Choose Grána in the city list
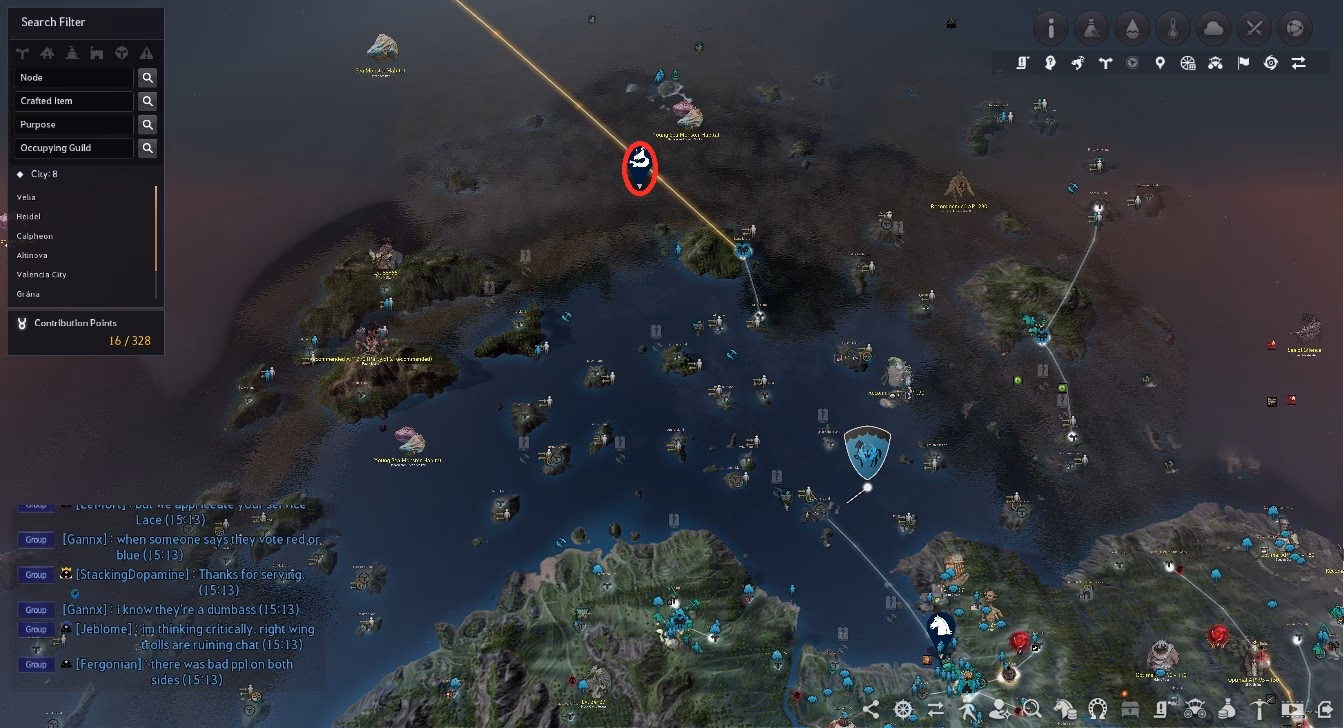 [x=28, y=294]
